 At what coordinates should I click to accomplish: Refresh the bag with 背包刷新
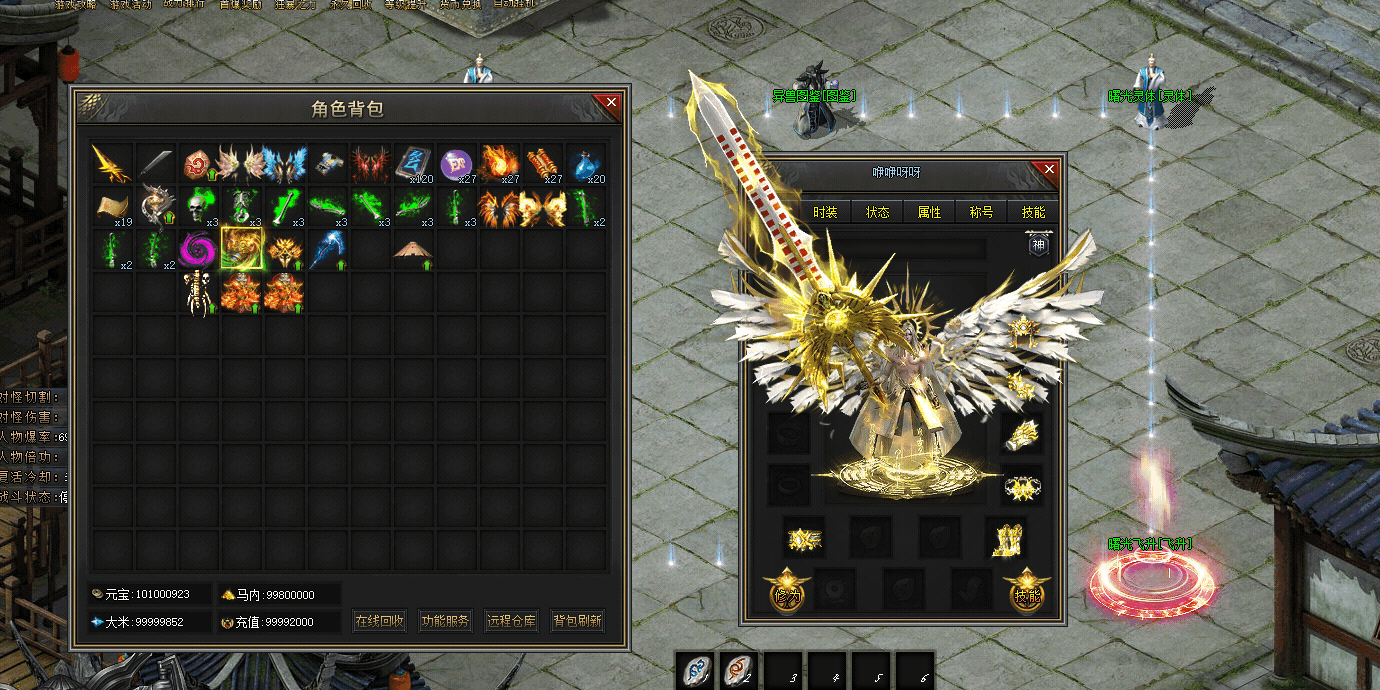click(577, 621)
